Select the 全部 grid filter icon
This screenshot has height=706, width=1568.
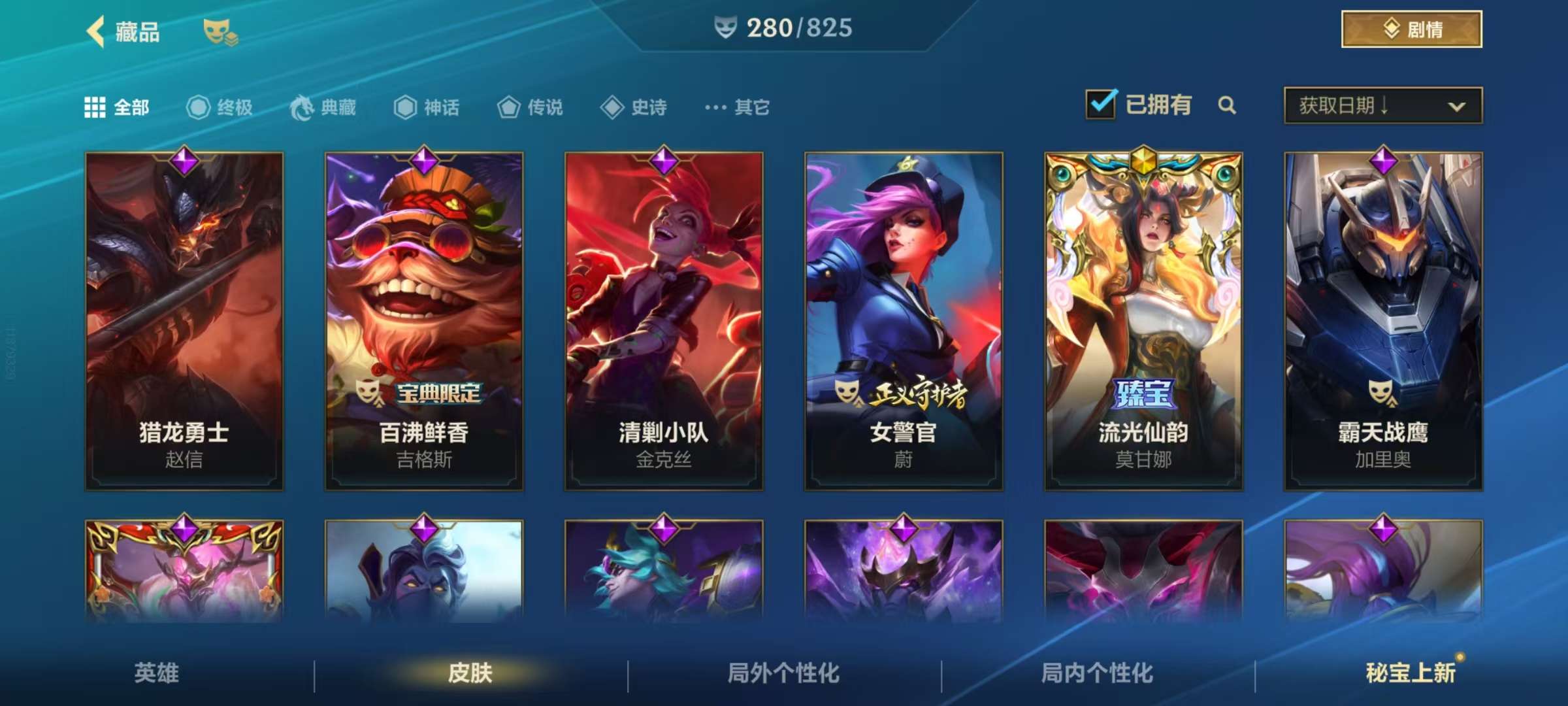tap(97, 107)
